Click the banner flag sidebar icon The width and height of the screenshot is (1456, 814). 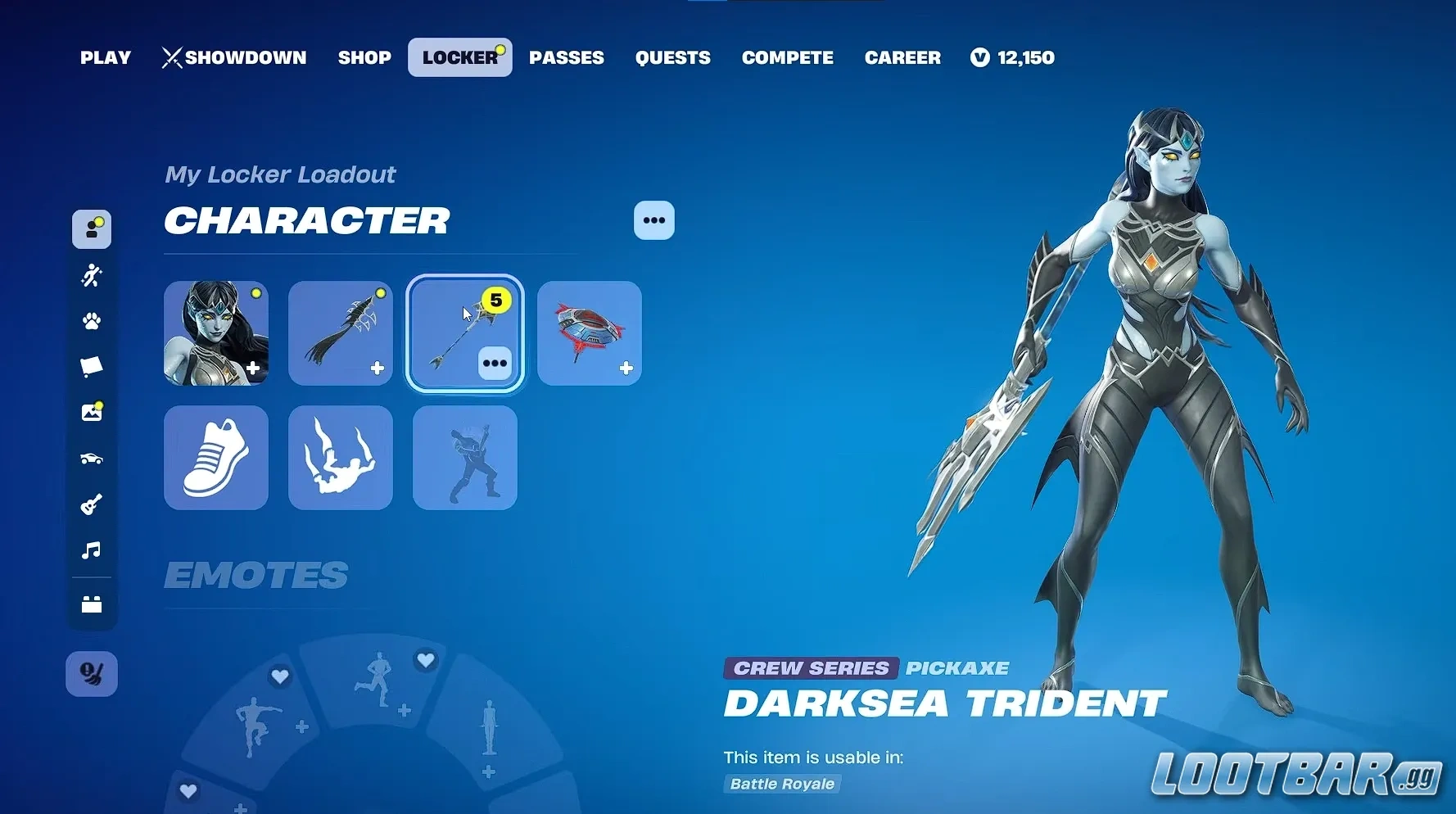click(x=92, y=366)
